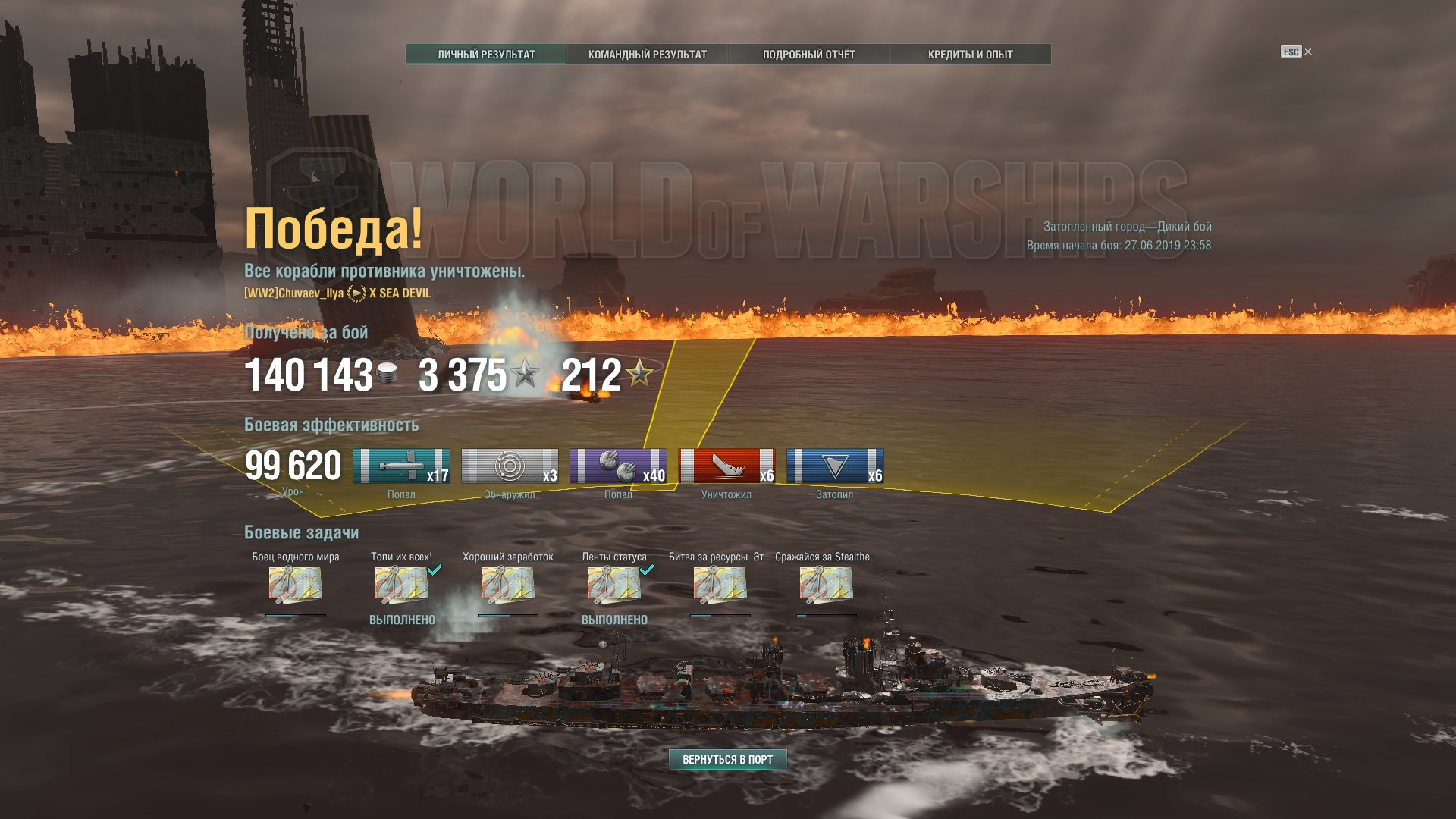Viewport: 1456px width, 819px height.
Task: Open the Битва за ресурсы mission
Action: pos(720,585)
